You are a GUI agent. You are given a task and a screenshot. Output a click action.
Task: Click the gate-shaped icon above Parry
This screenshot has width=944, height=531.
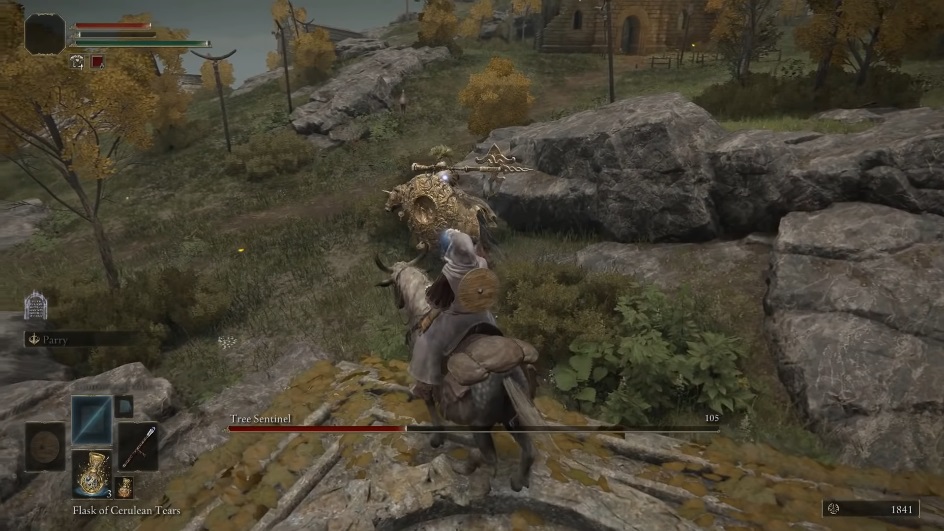pos(36,305)
